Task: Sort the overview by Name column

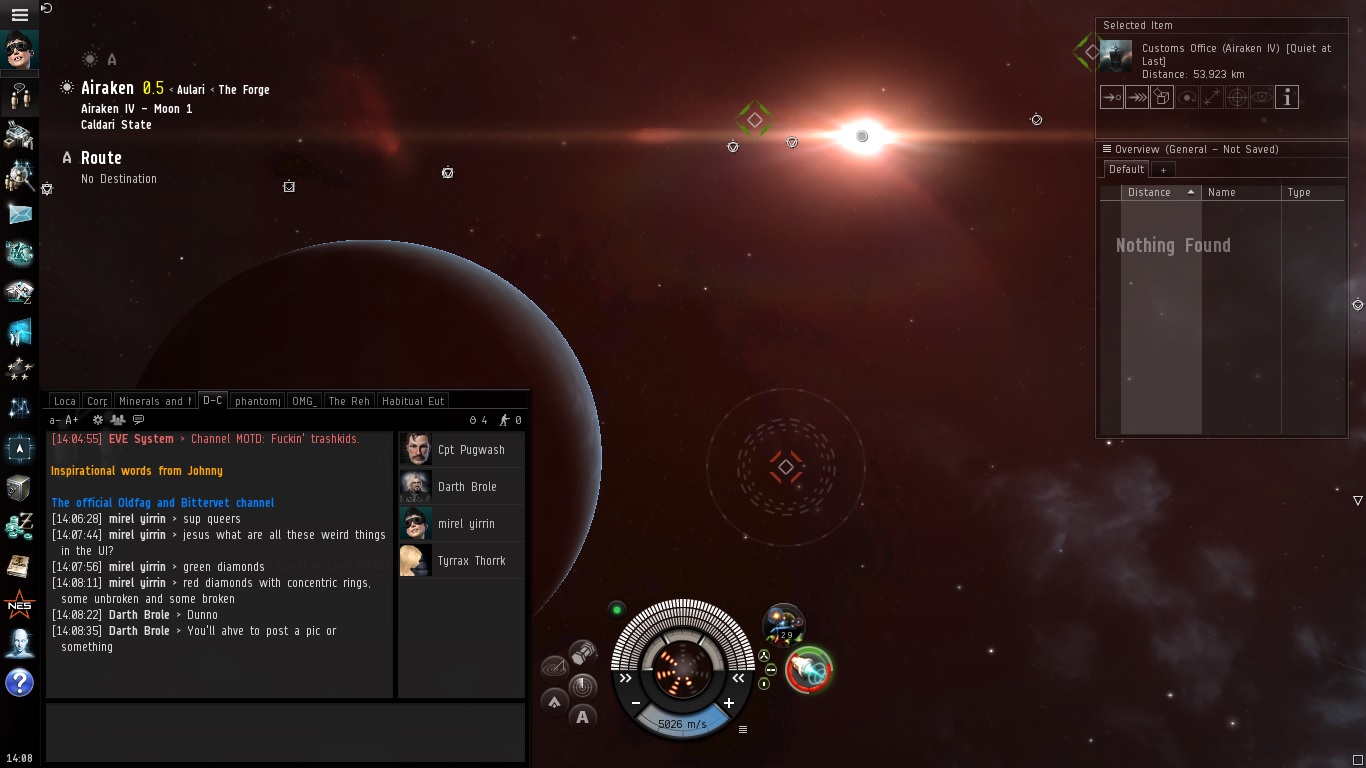Action: coord(1240,192)
